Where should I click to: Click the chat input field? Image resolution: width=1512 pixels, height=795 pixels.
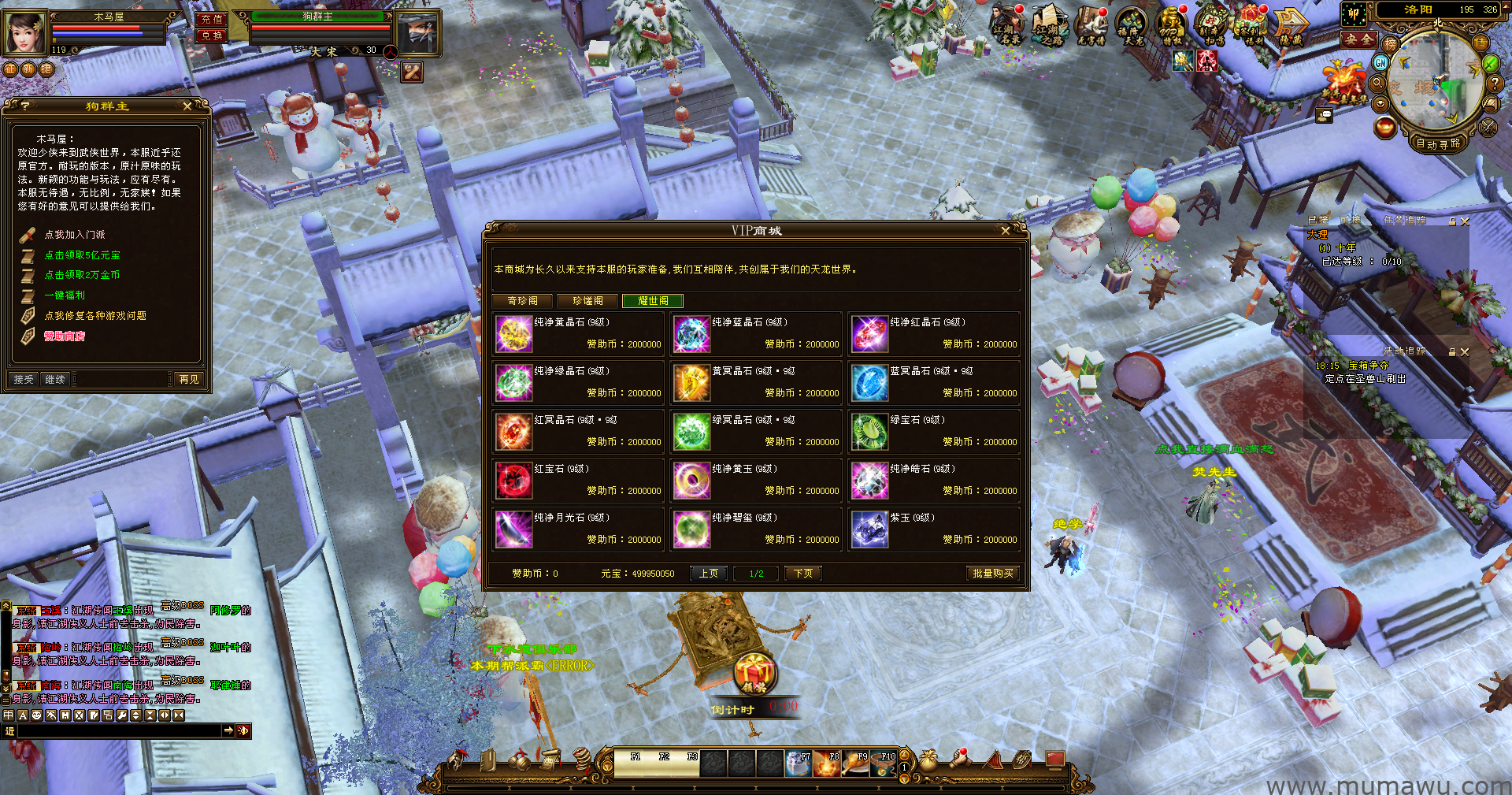pos(118,731)
